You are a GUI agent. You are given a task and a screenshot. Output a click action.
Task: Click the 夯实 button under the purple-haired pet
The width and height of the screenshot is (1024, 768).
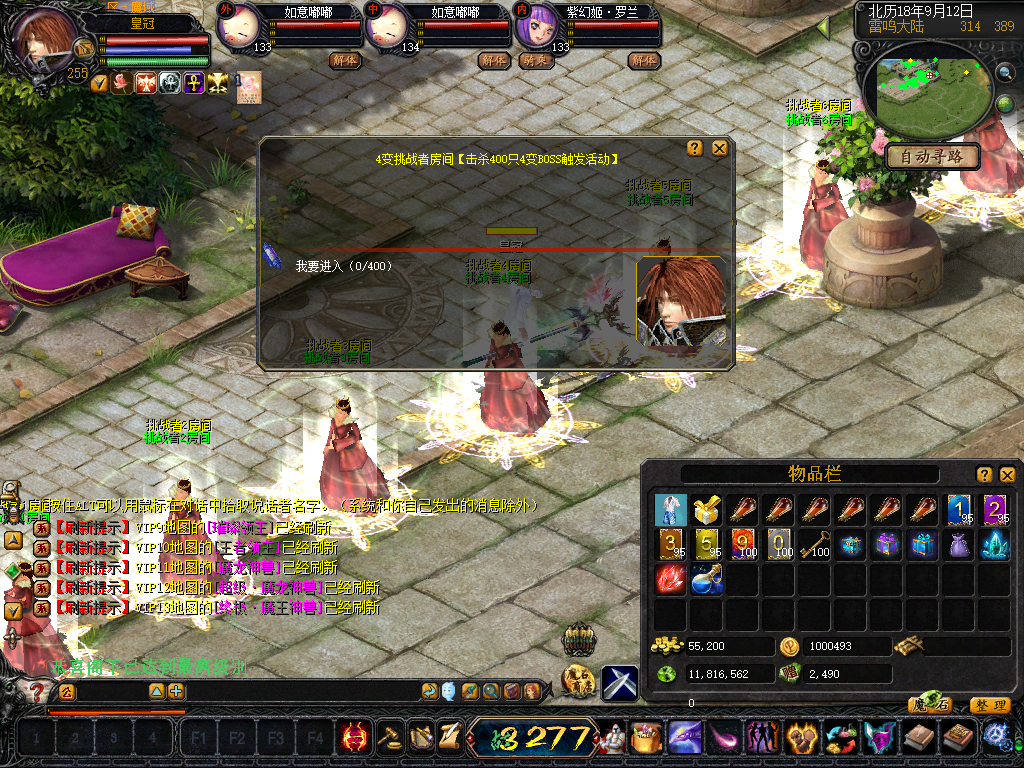(538, 60)
